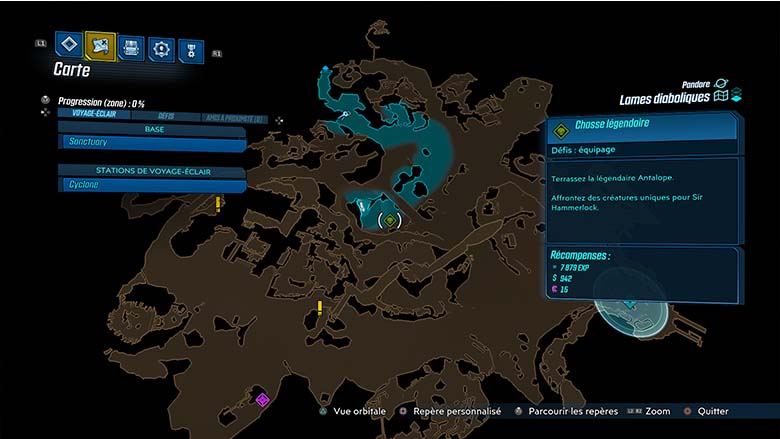Select the upper yellow exclamation mission marker
The width and height of the screenshot is (780, 439).
pyautogui.click(x=218, y=204)
